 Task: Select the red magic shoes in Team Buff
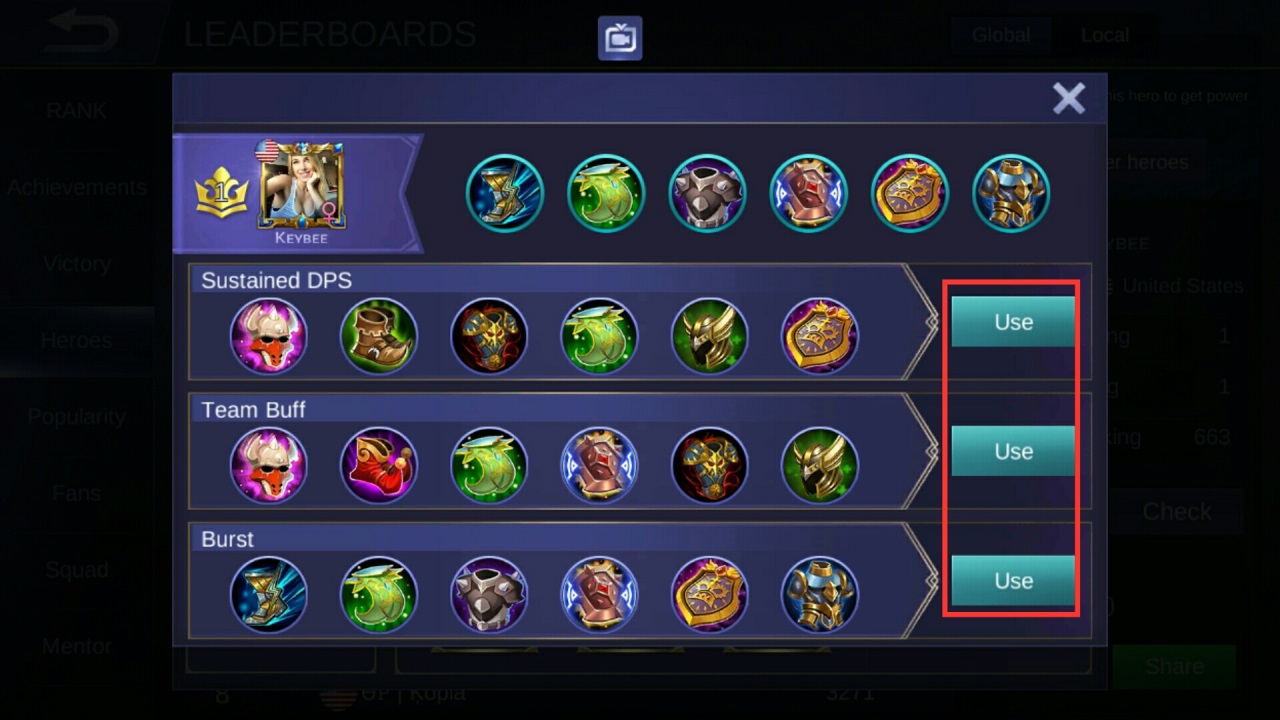coord(379,465)
